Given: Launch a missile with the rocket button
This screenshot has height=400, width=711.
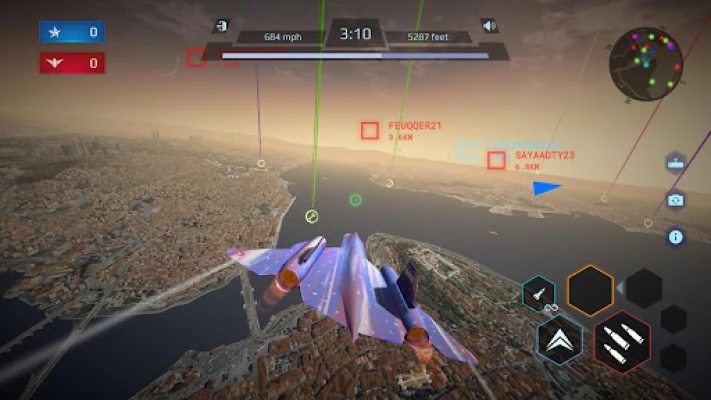Looking at the screenshot, I should tap(539, 294).
